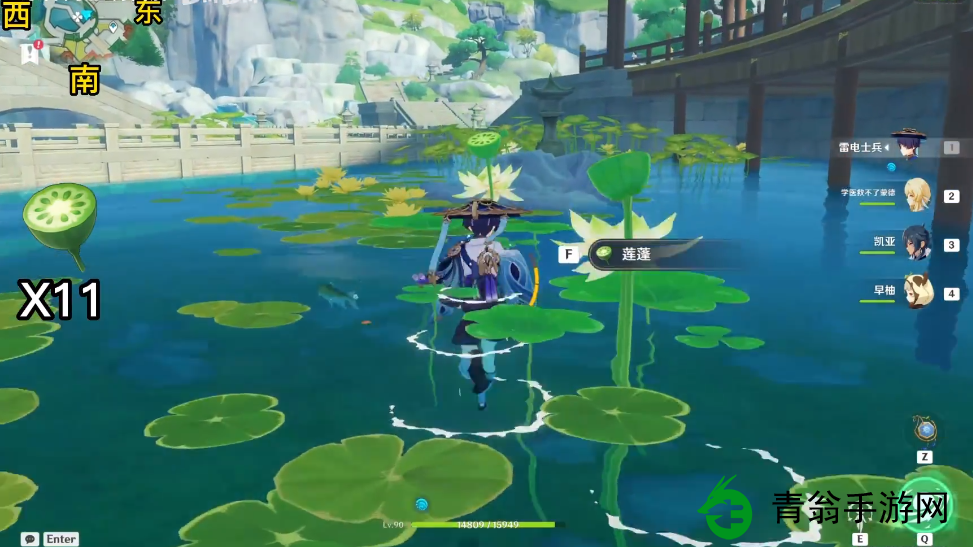Switch to party member 学医救不了蒙德
This screenshot has width=973, height=547.
click(x=917, y=195)
